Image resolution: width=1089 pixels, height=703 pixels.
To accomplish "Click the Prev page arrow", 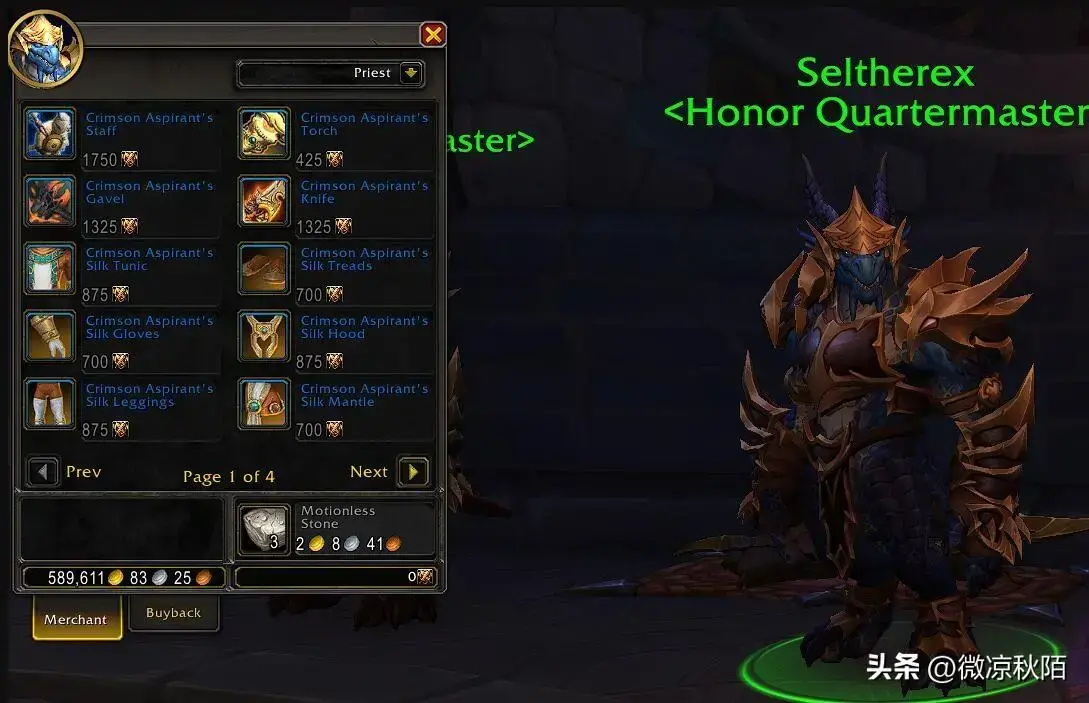I will coord(43,472).
